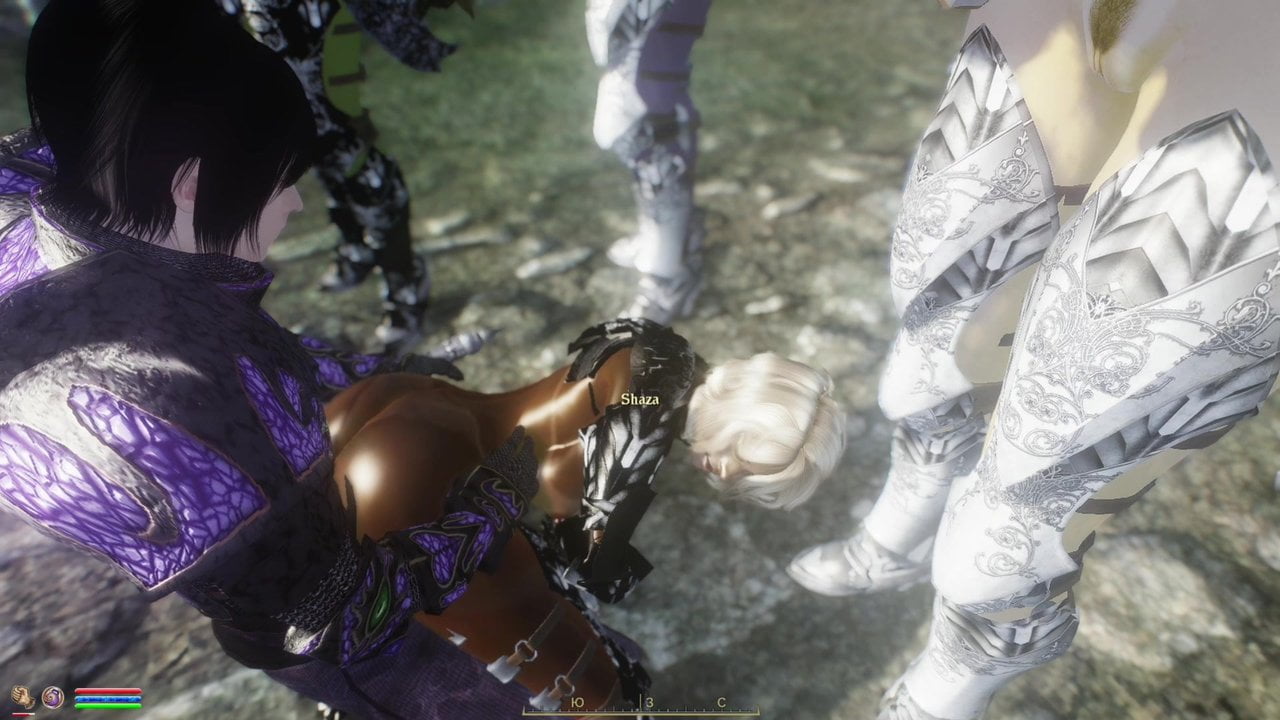Click the HUD weapon indicator bottom-left
The height and width of the screenshot is (720, 1280).
22,697
